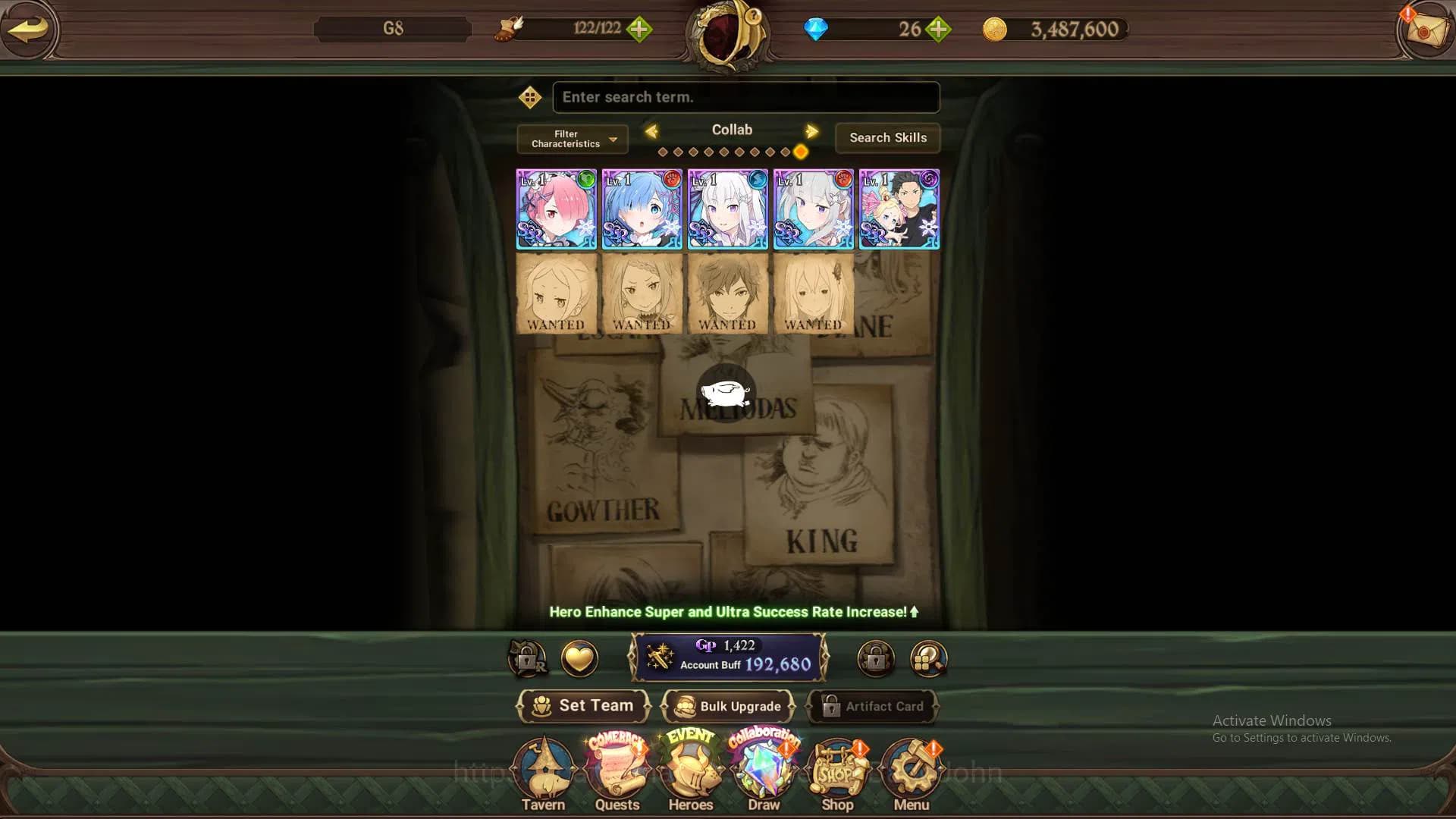
Task: Toggle the padlock hero lock filter
Action: pyautogui.click(x=876, y=659)
